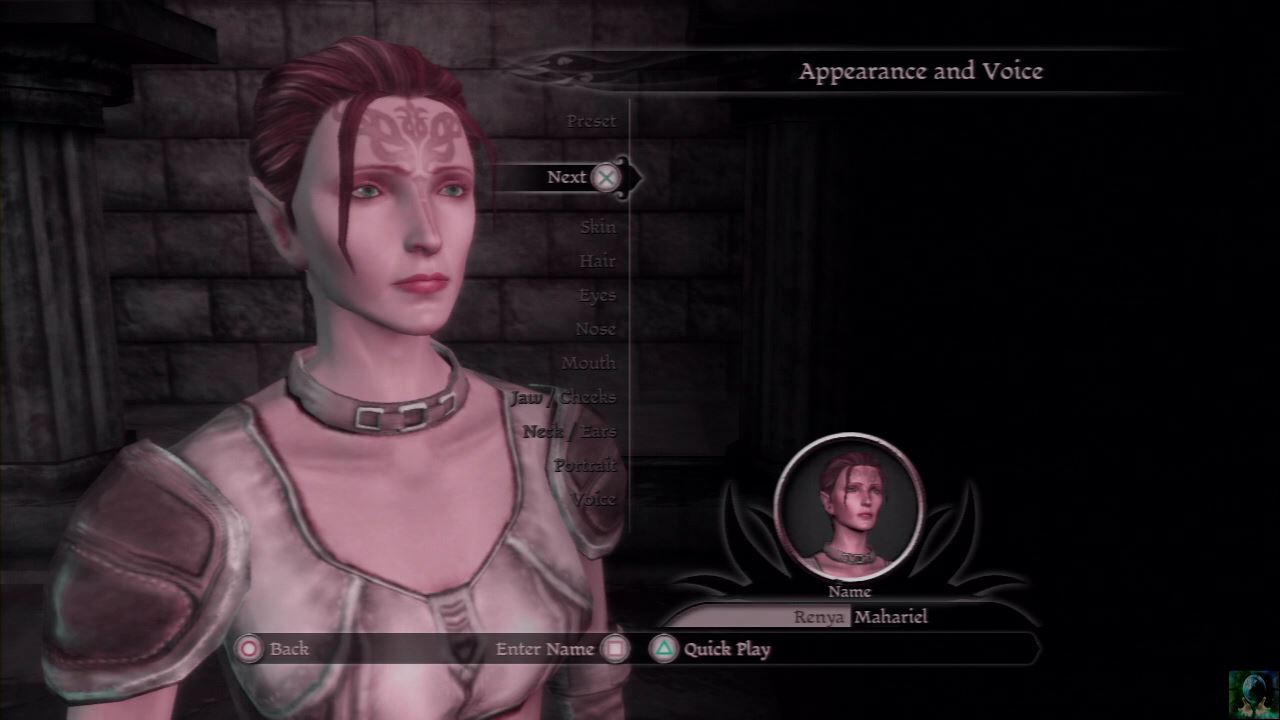Screen dimensions: 1280x720
Task: Click the character name field
Action: [860, 617]
